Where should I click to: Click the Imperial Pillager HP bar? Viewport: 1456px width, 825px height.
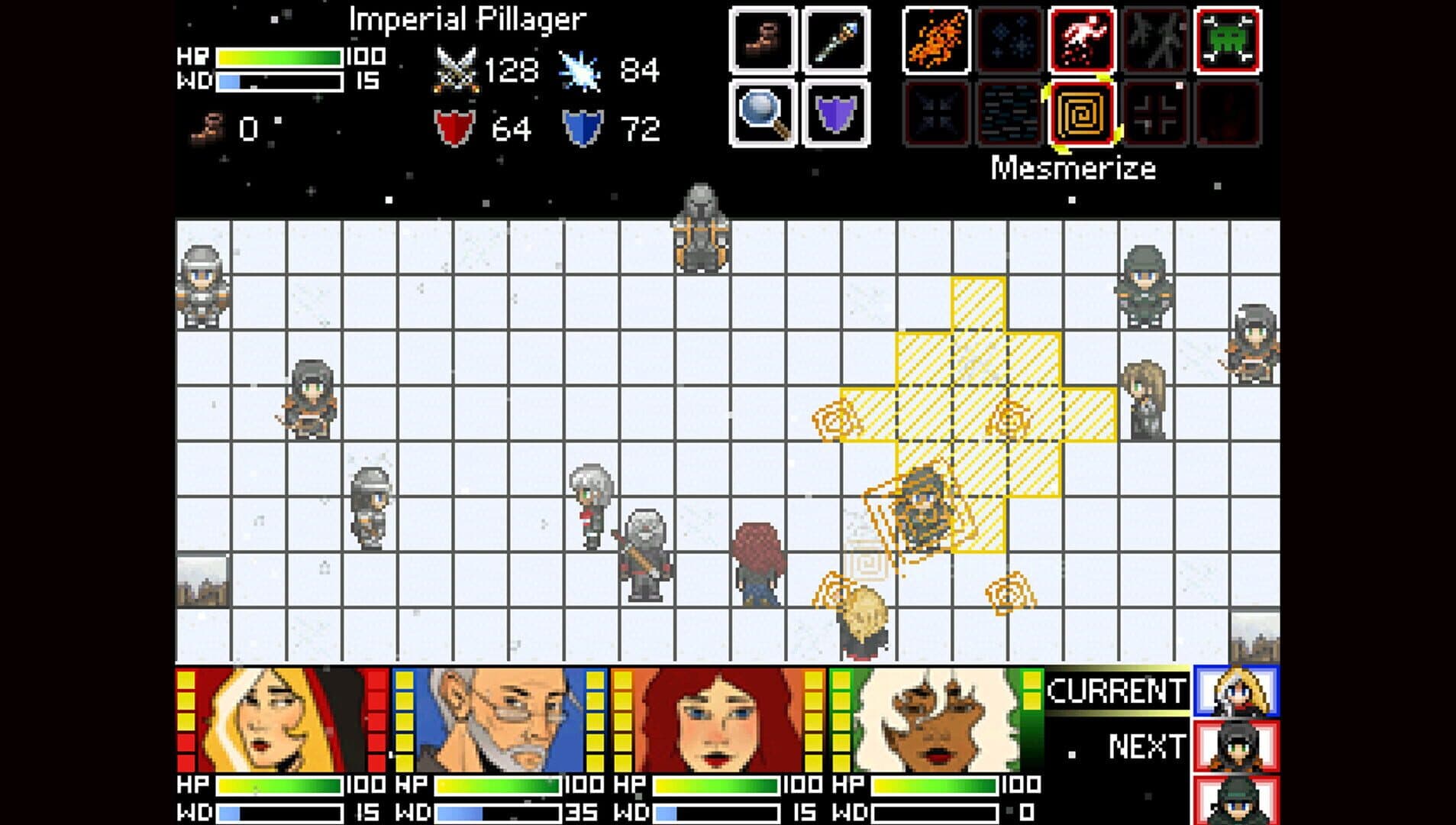pyautogui.click(x=279, y=55)
